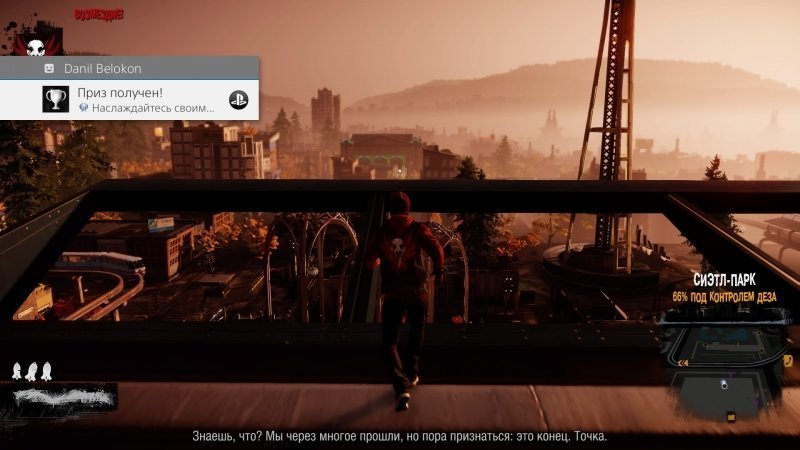This screenshot has width=800, height=450.
Task: Click the trophy cup icon
Action: [54, 100]
